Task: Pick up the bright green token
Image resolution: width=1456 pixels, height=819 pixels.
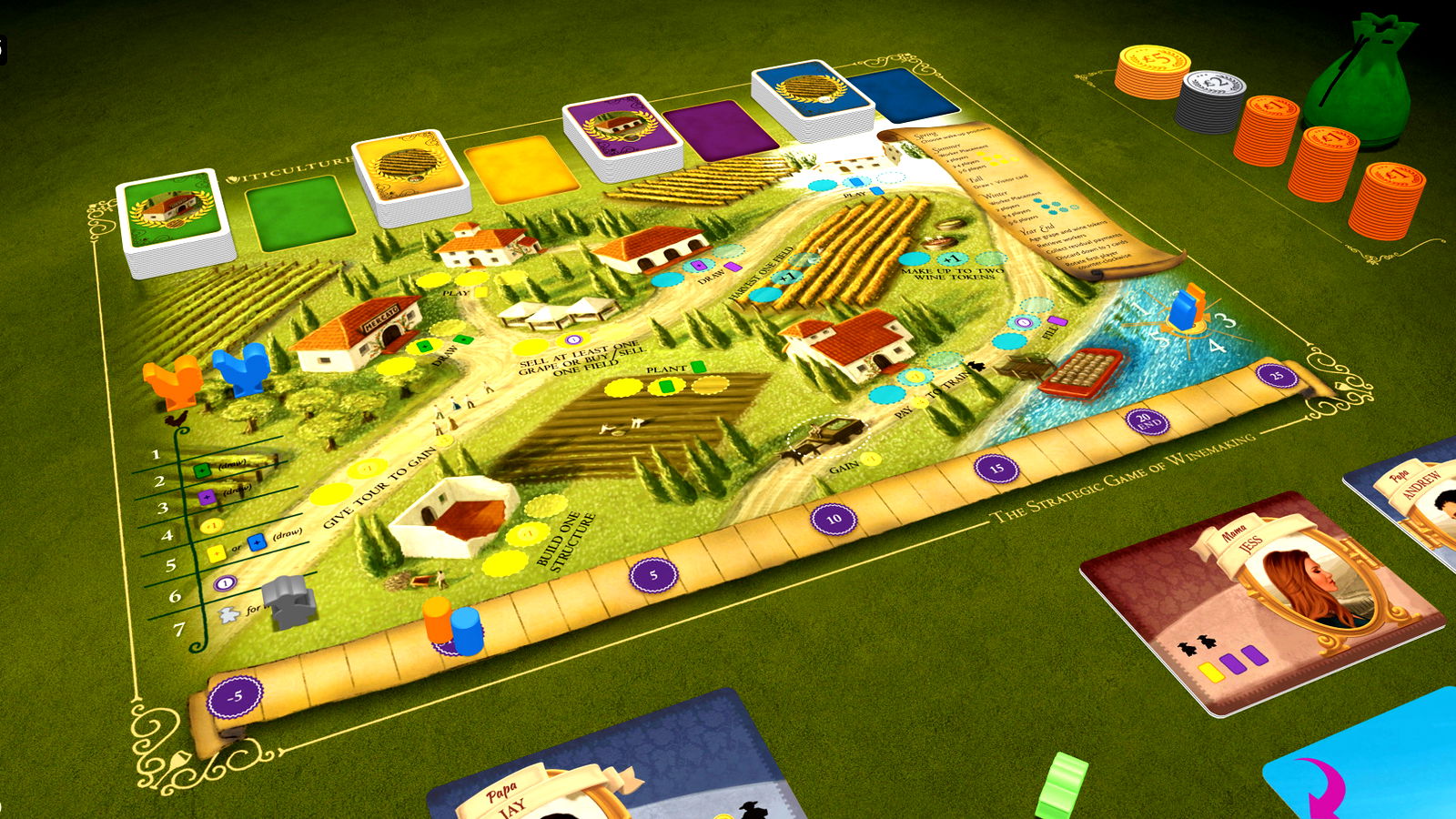Action: coord(1062,785)
